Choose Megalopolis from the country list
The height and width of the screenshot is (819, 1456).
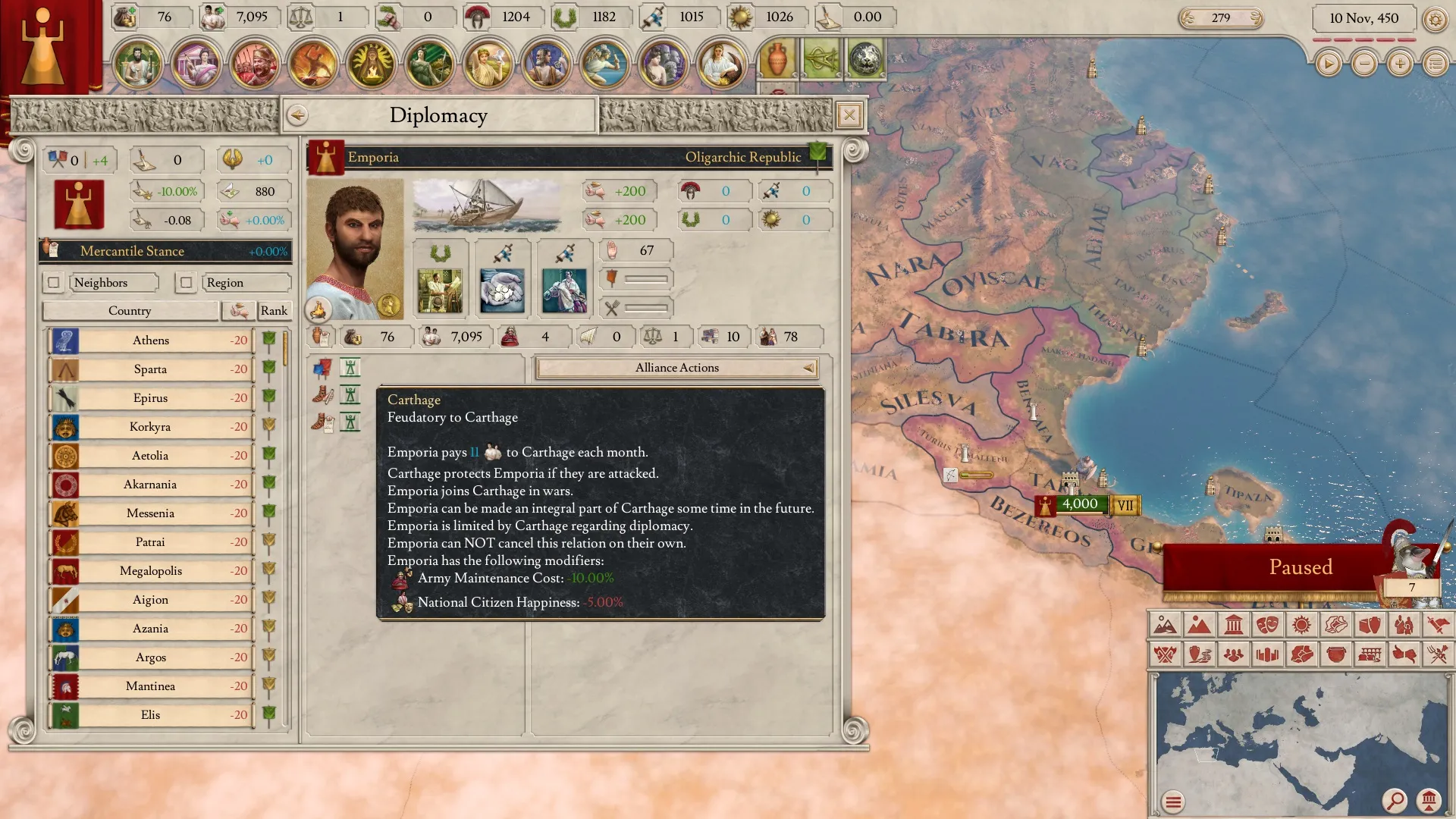(150, 571)
